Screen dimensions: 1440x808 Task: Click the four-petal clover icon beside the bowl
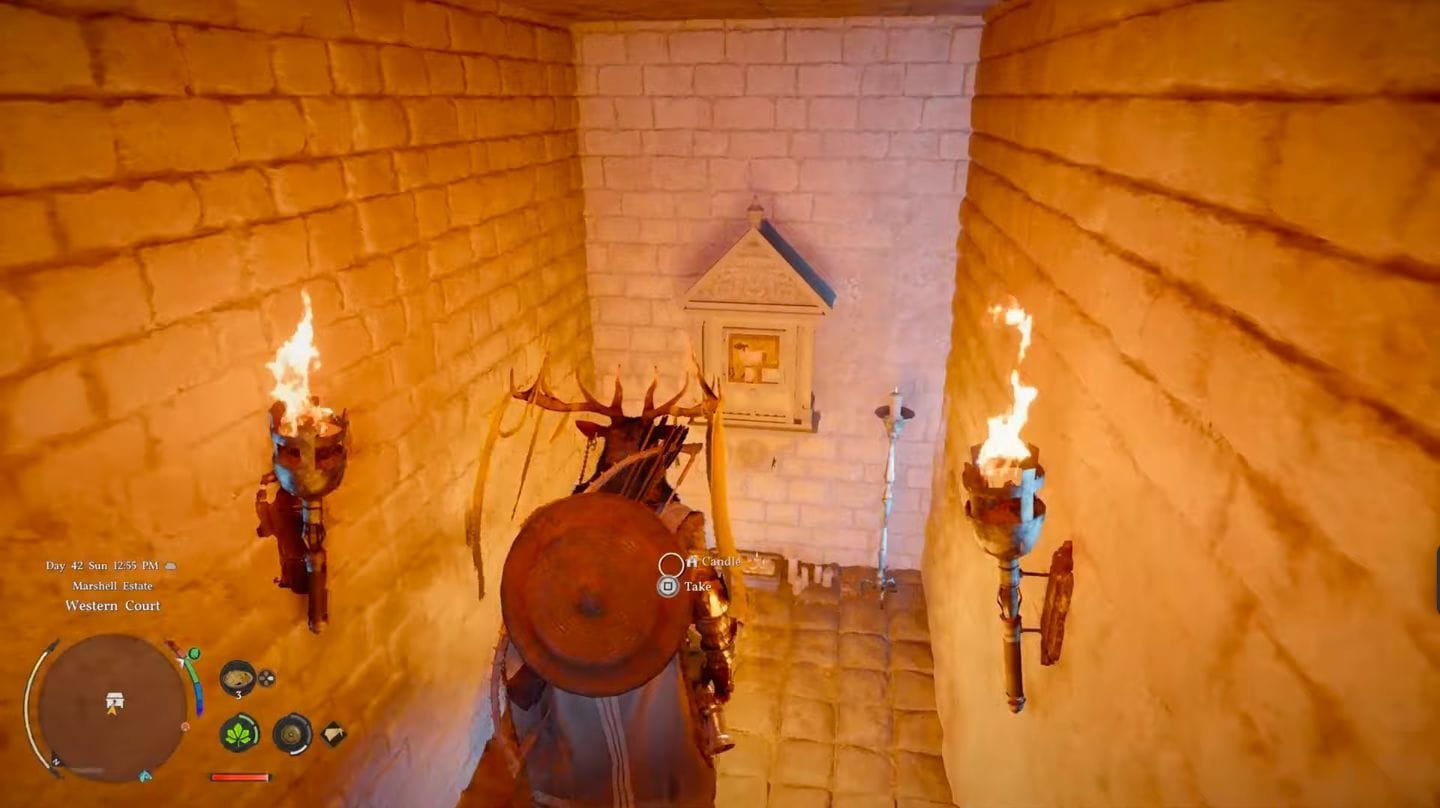266,676
